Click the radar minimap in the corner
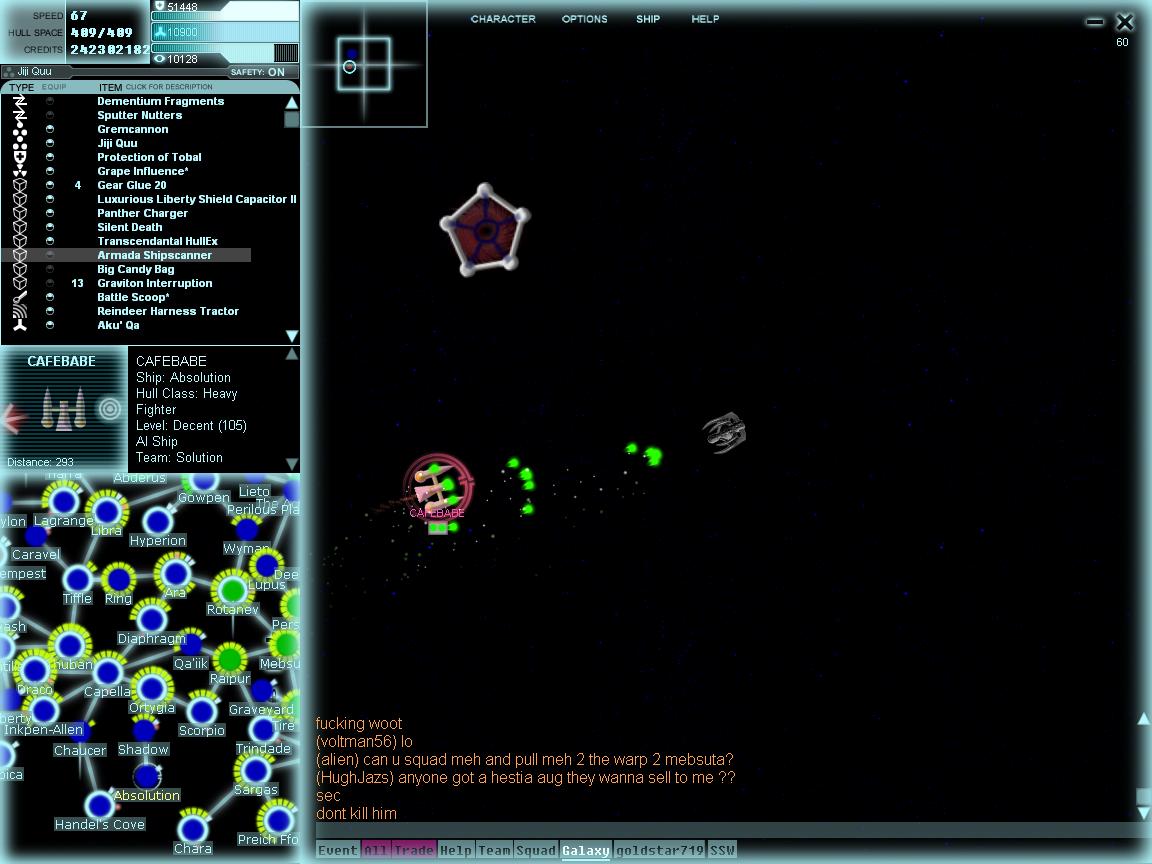Image resolution: width=1152 pixels, height=864 pixels. point(364,64)
